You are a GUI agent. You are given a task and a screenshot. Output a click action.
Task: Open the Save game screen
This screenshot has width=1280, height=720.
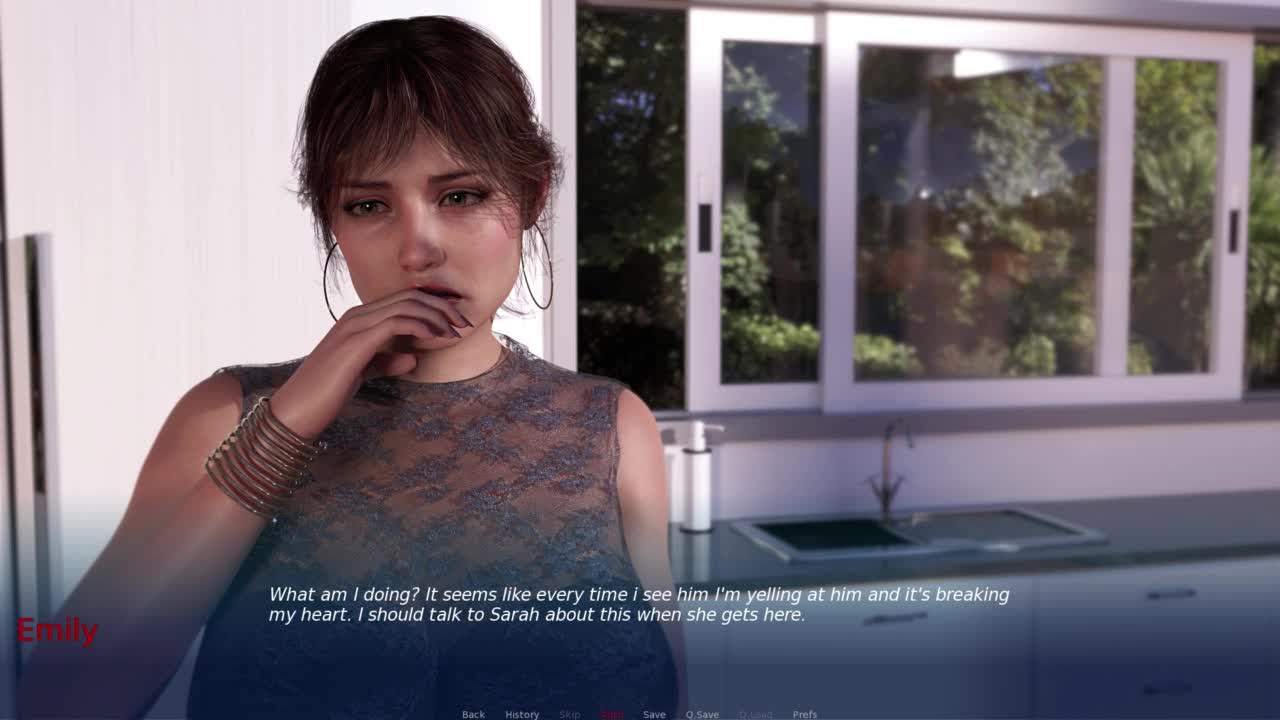click(654, 714)
